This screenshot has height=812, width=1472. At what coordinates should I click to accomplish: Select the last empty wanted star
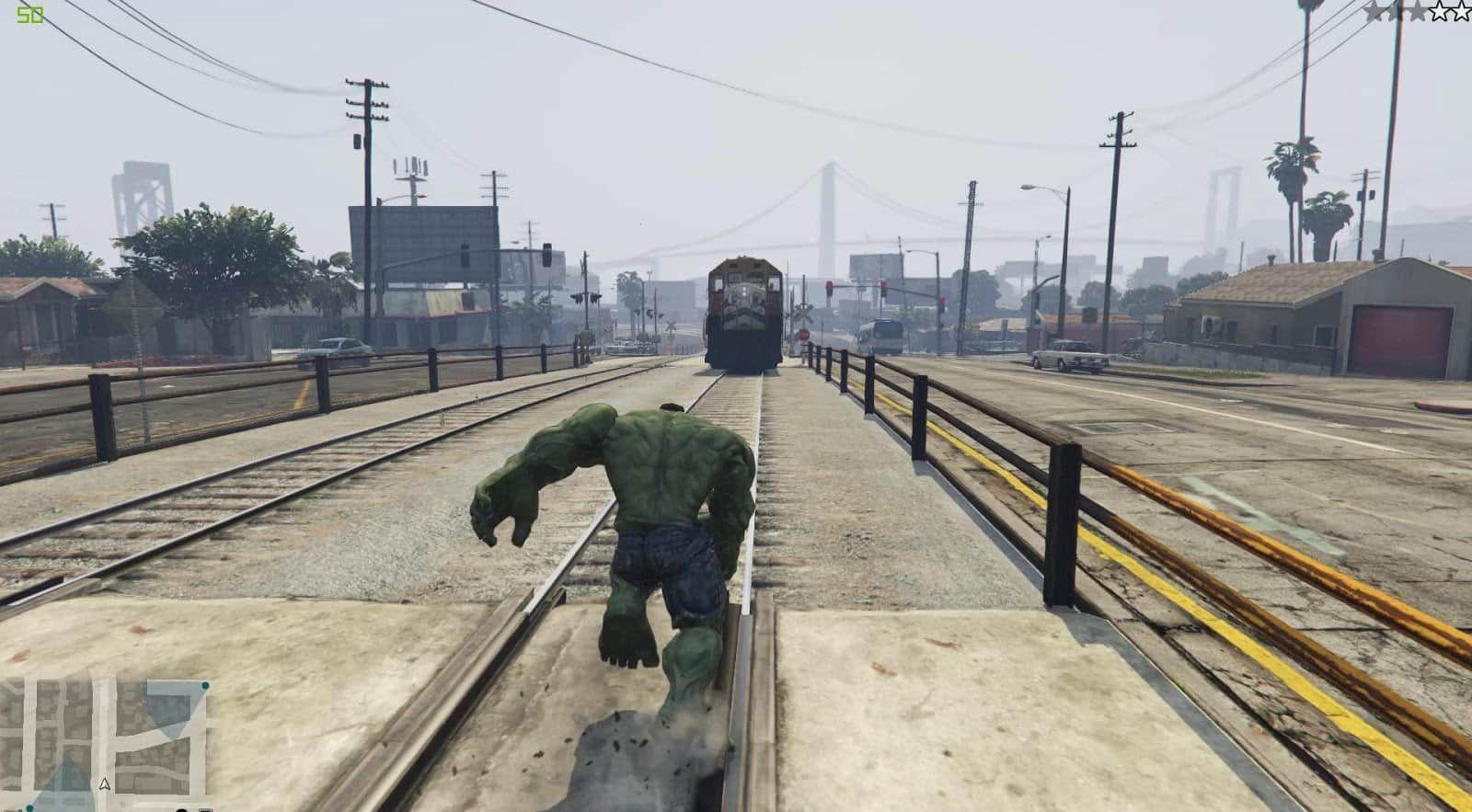(x=1462, y=13)
